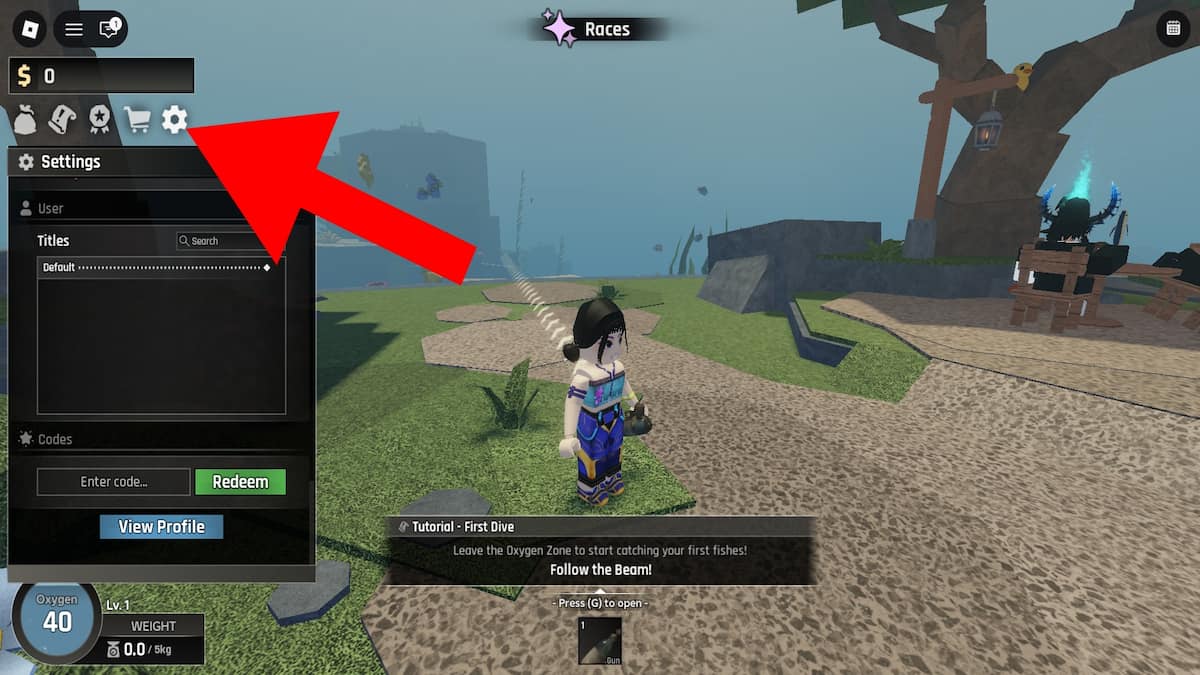Open the calendar icon in the corner
This screenshot has height=675, width=1200.
click(x=1171, y=29)
